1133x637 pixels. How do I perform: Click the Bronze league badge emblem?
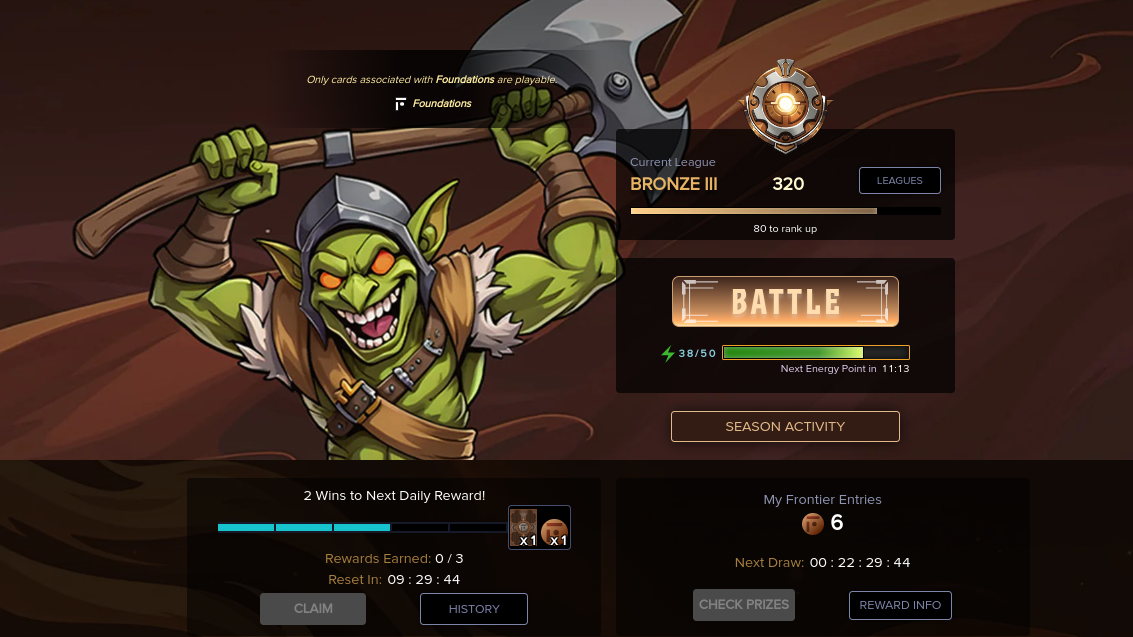(786, 102)
